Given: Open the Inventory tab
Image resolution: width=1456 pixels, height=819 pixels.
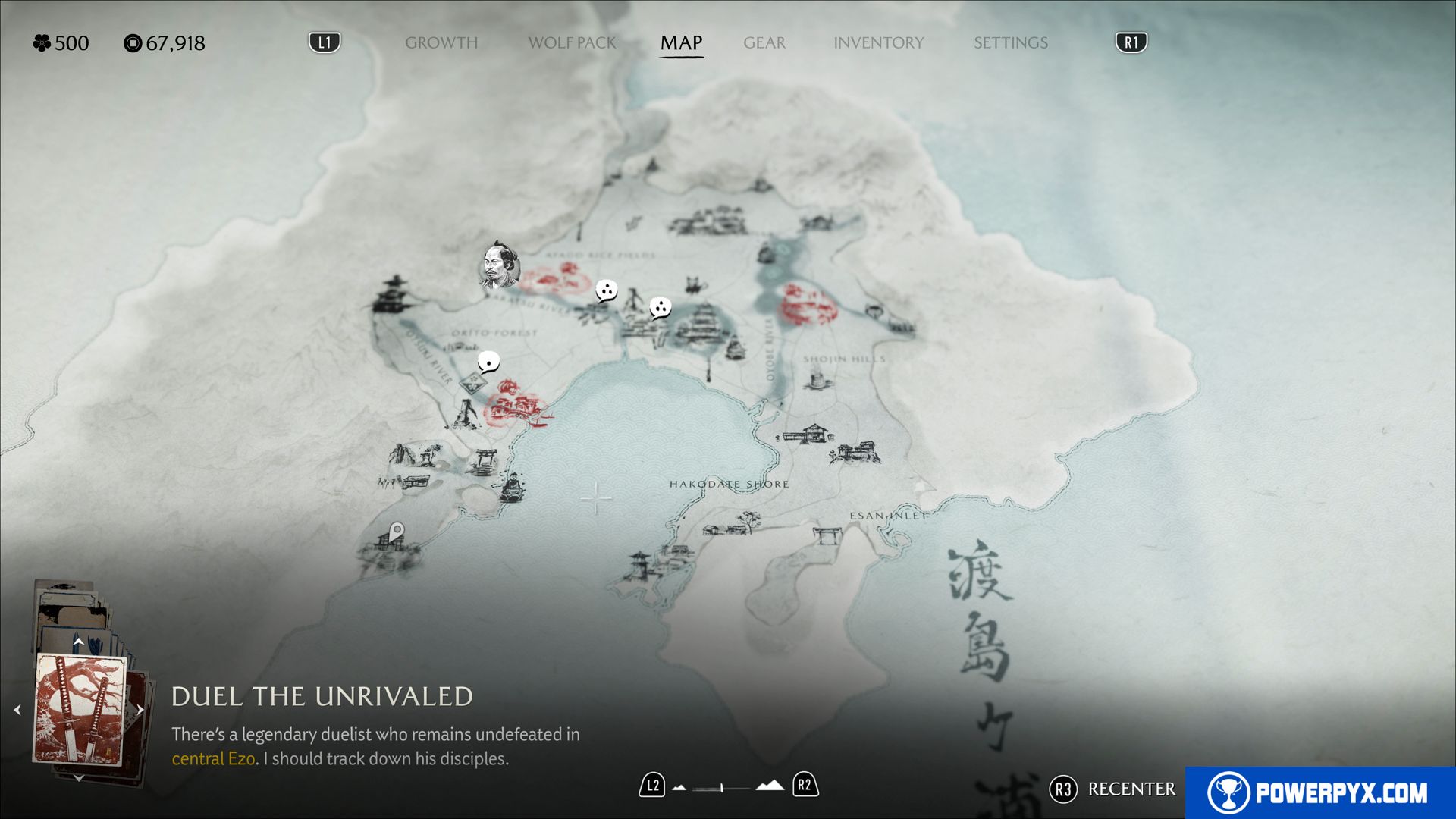Looking at the screenshot, I should (878, 43).
